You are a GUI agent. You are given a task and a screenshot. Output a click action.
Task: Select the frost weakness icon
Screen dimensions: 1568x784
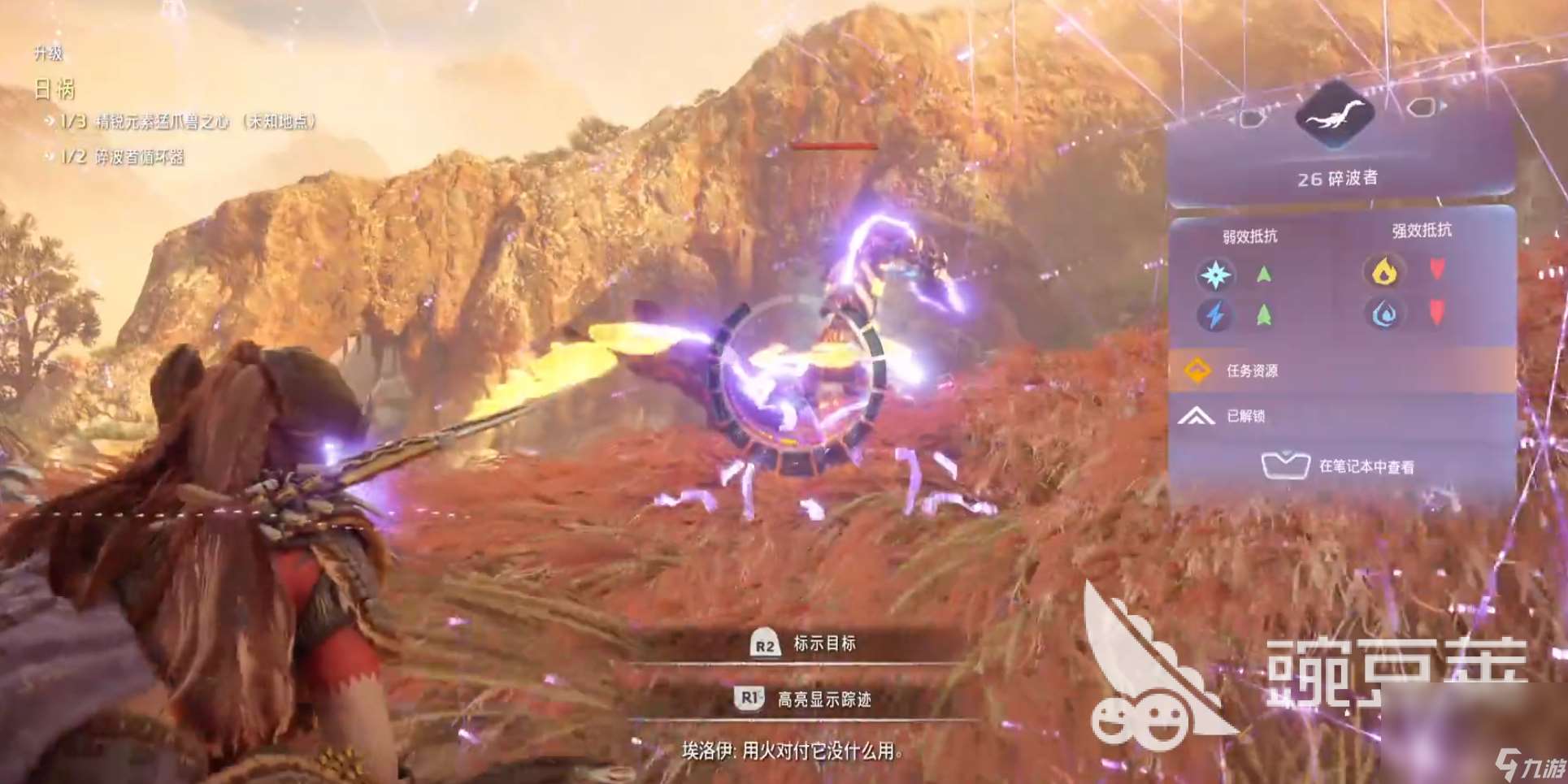pyautogui.click(x=1215, y=275)
